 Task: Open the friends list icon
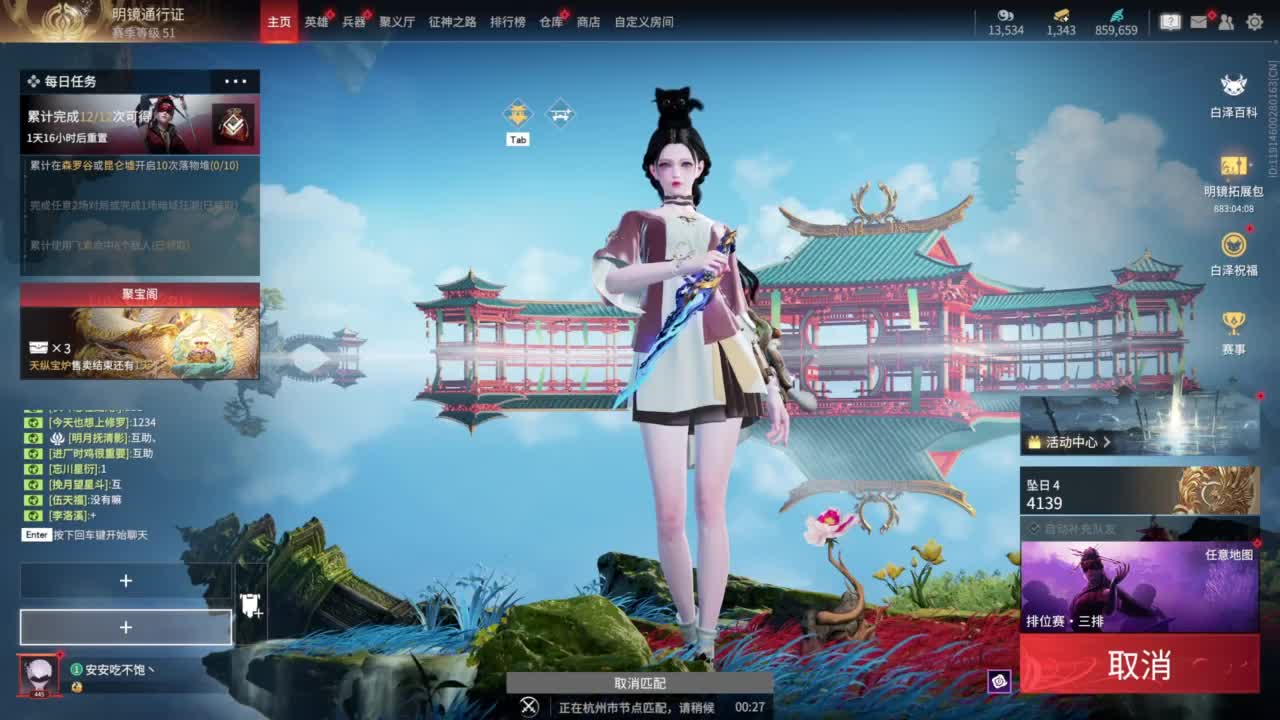1226,22
